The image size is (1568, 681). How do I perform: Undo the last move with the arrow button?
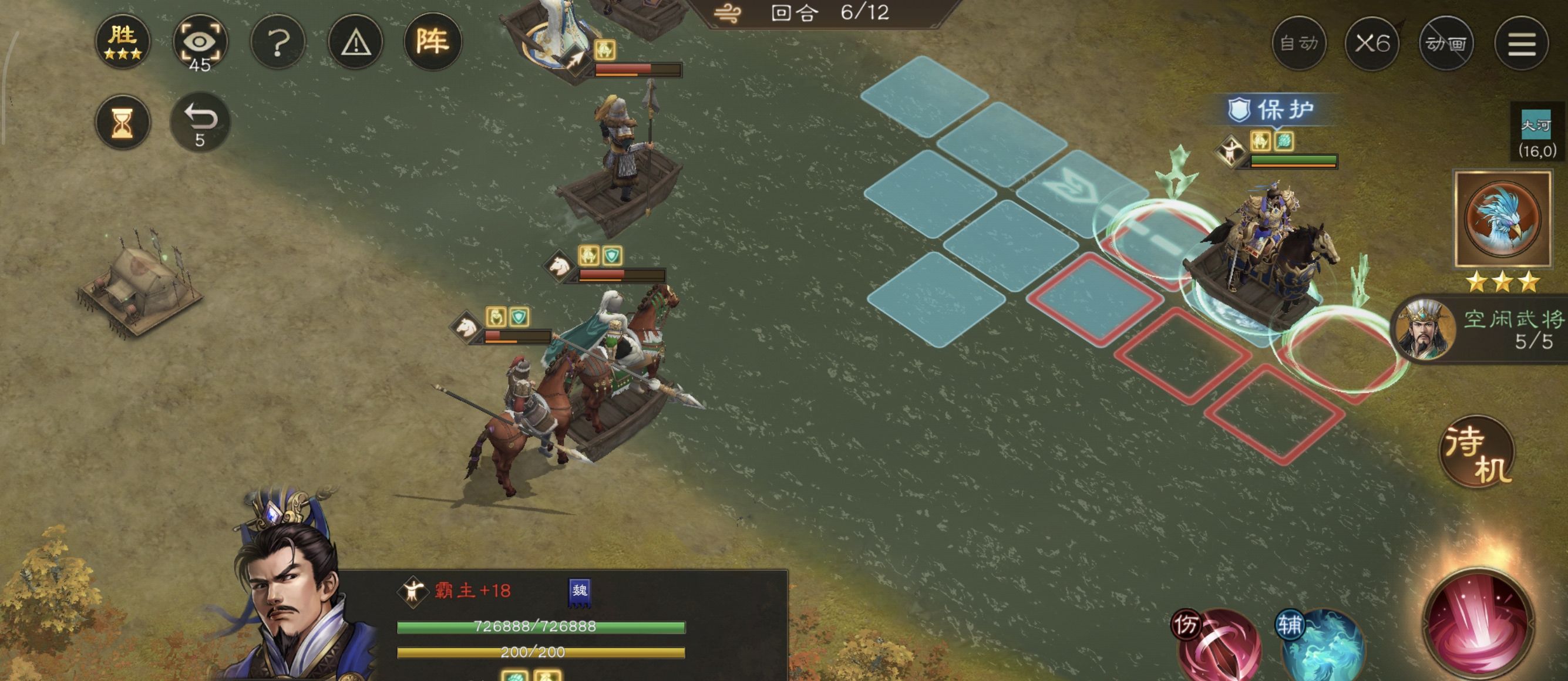tap(200, 122)
